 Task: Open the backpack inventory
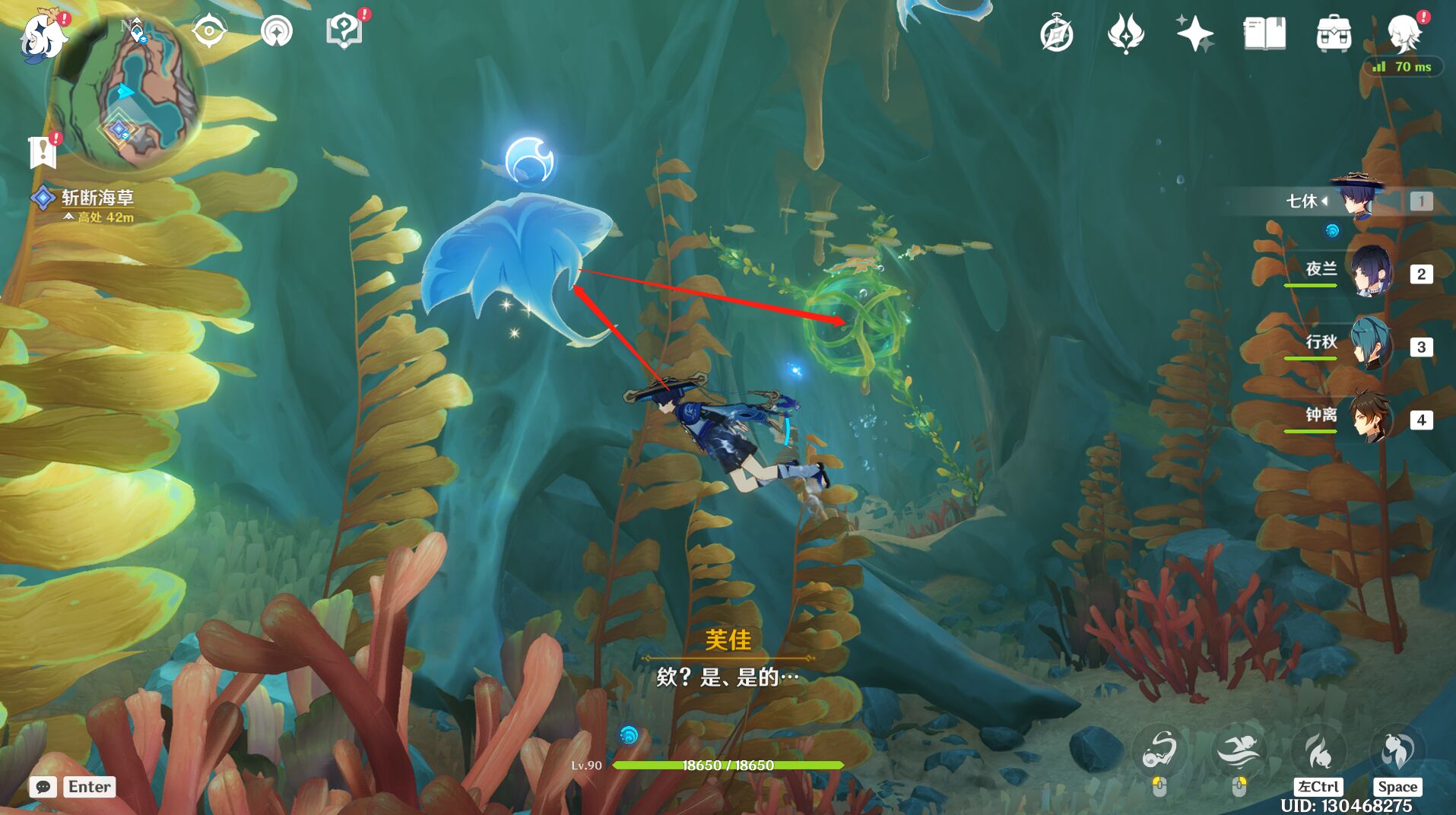pyautogui.click(x=1334, y=34)
